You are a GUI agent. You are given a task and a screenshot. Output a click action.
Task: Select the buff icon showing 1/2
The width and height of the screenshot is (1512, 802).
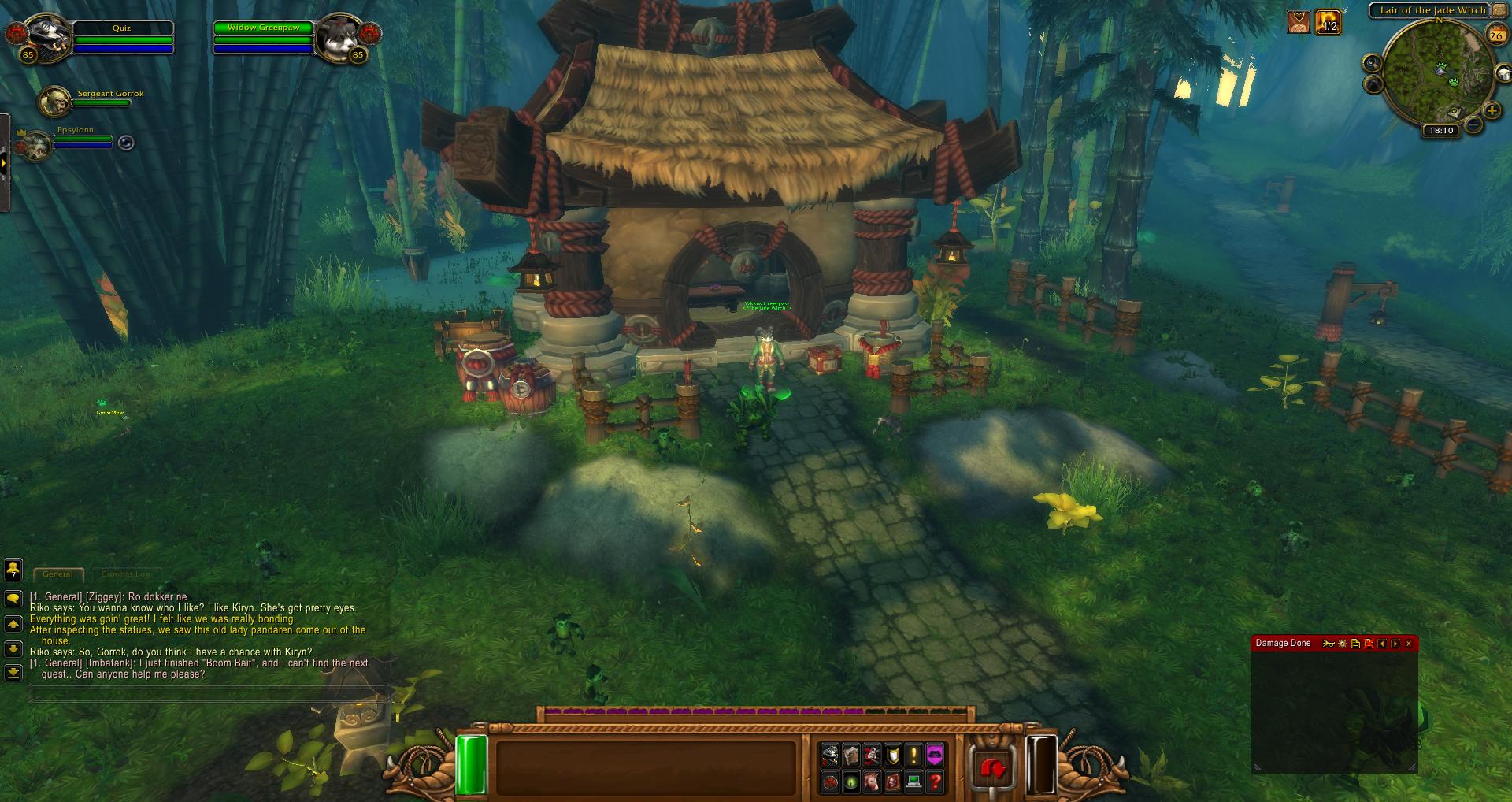pos(1328,21)
